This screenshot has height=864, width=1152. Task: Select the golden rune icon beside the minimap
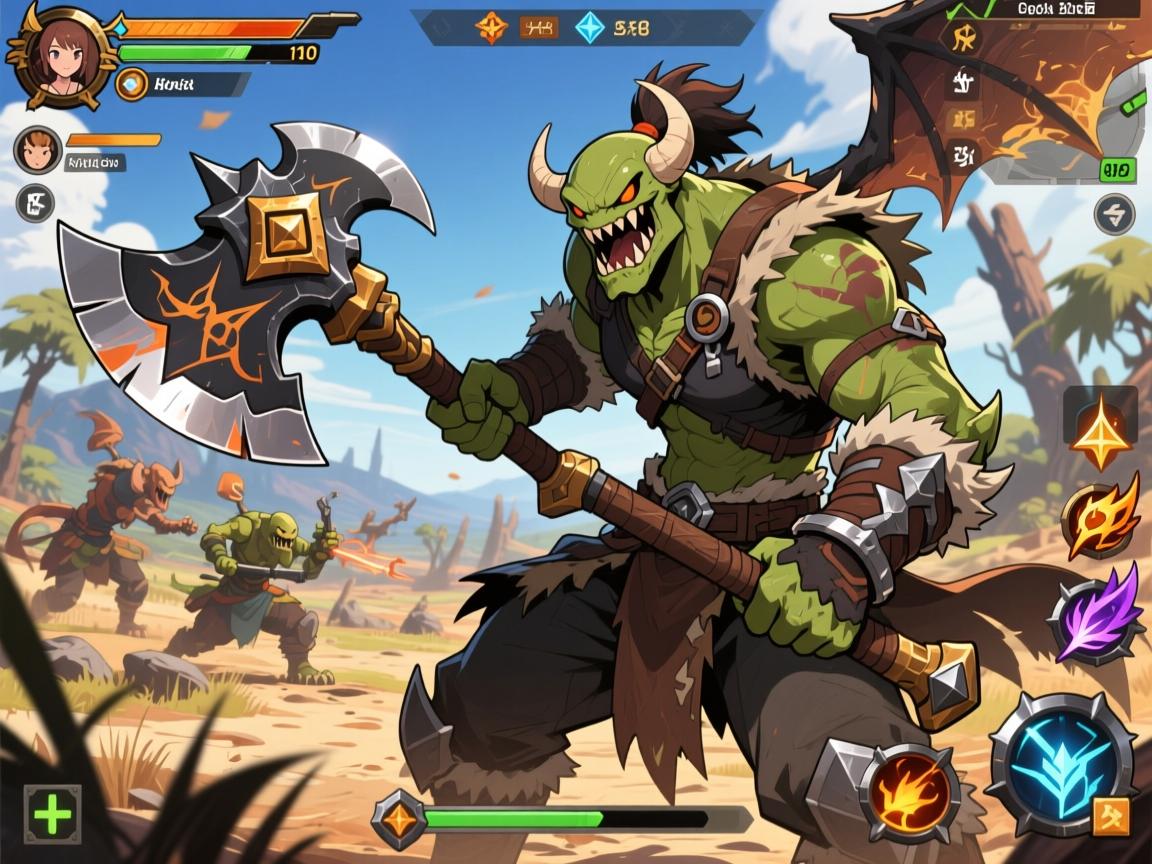[965, 40]
